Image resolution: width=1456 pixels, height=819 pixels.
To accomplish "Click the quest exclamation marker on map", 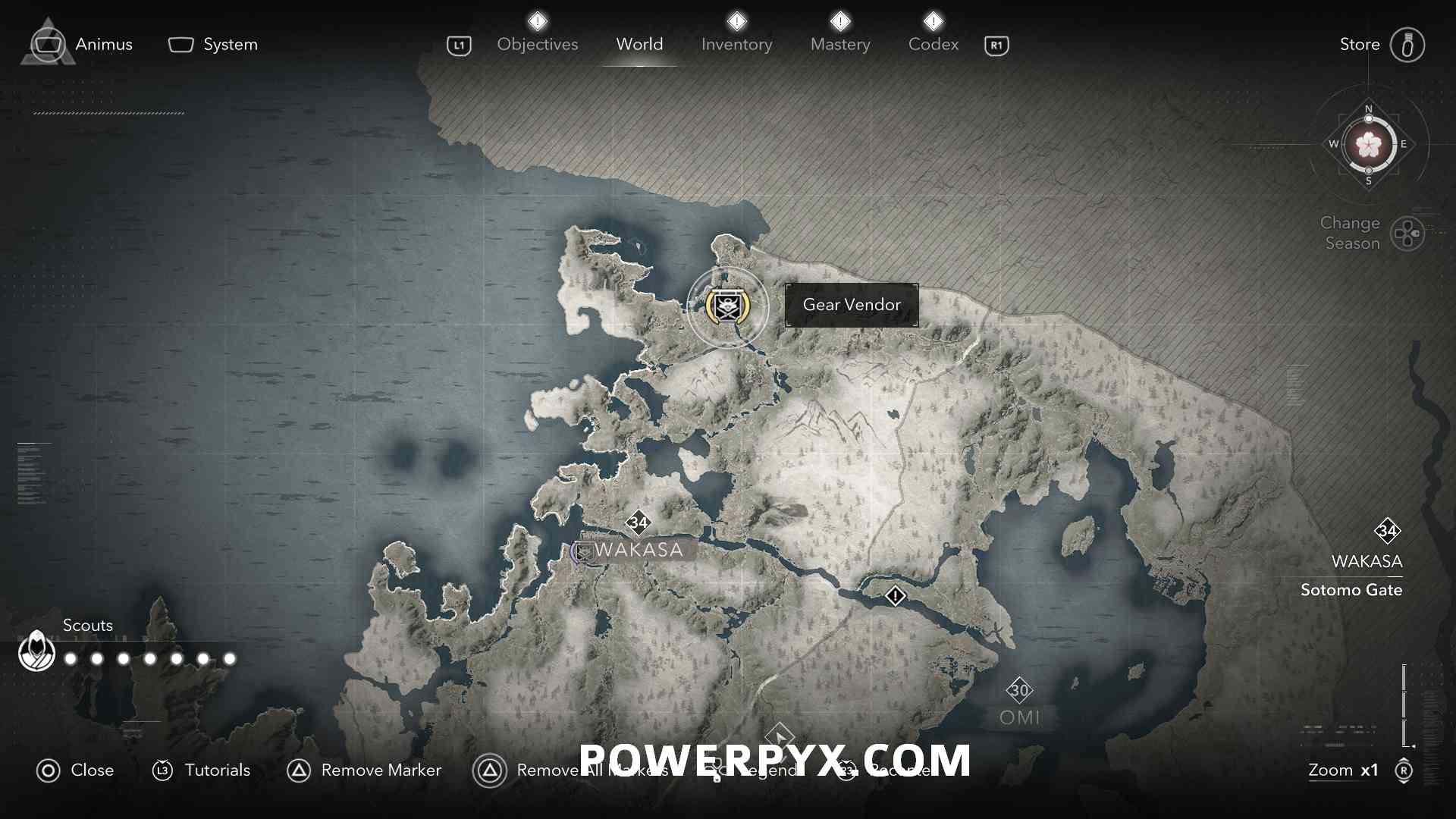I will [x=895, y=596].
